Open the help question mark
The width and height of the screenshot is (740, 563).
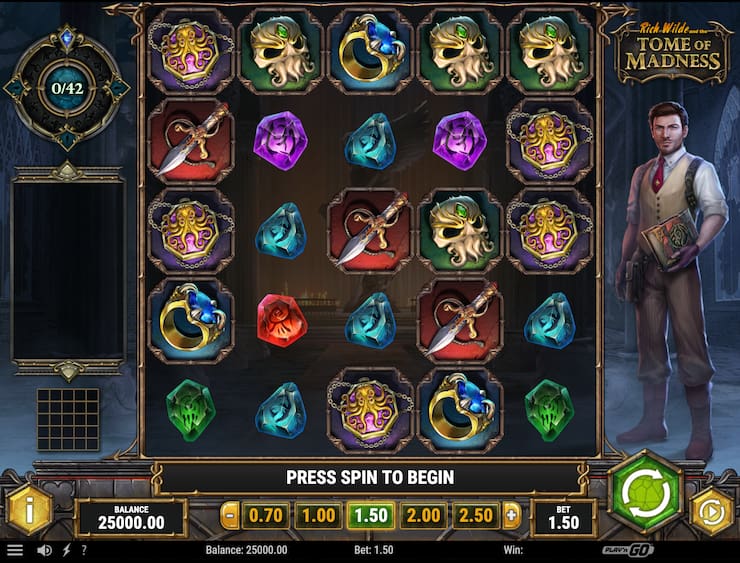click(x=83, y=550)
